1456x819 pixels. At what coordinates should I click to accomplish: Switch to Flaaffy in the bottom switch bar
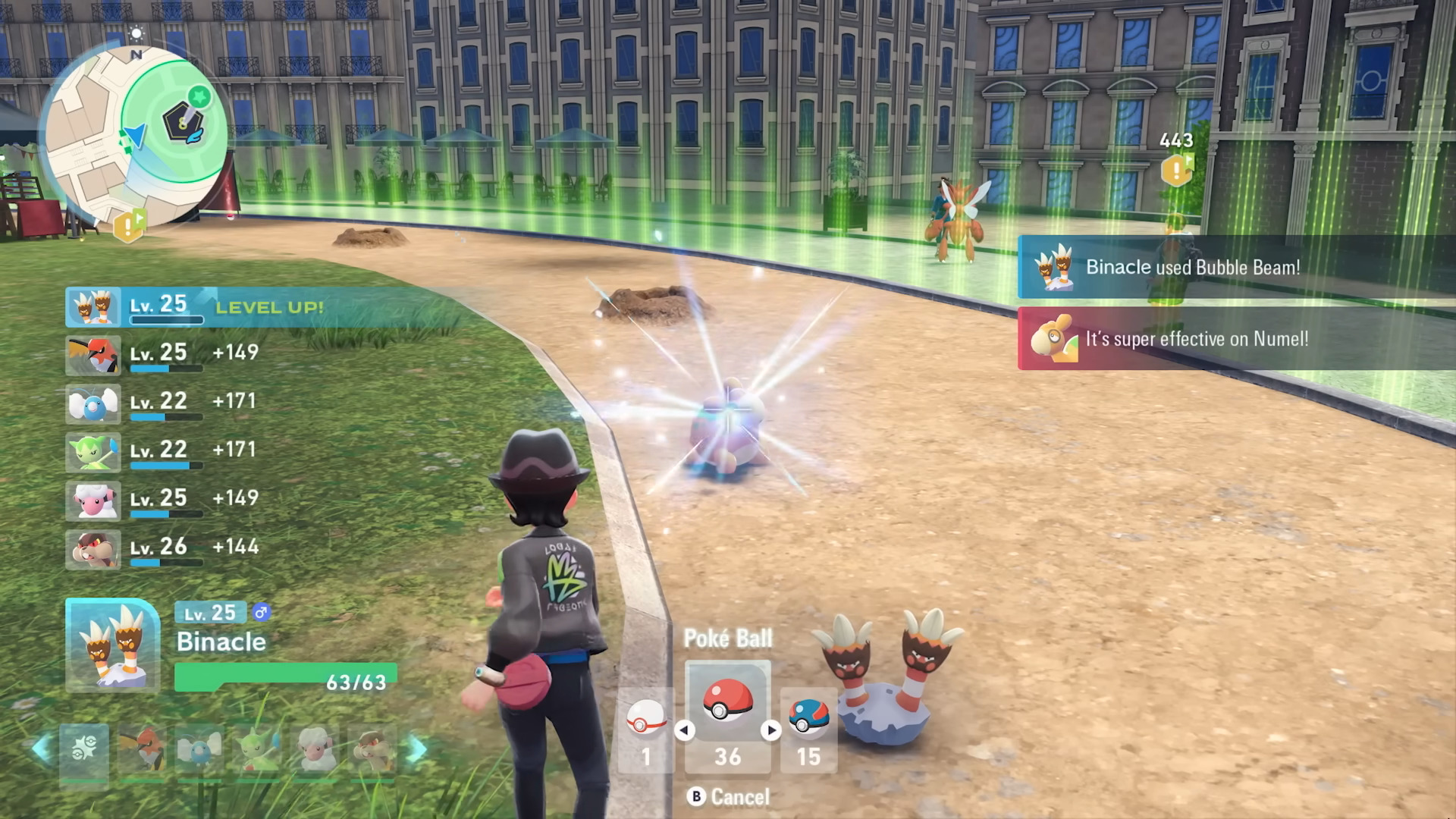pyautogui.click(x=315, y=751)
